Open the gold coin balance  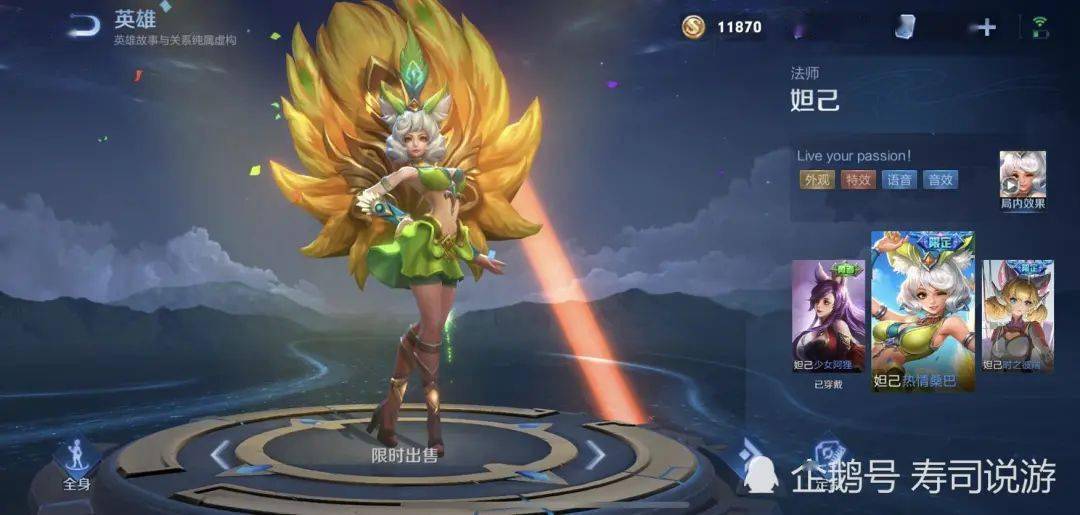[724, 27]
